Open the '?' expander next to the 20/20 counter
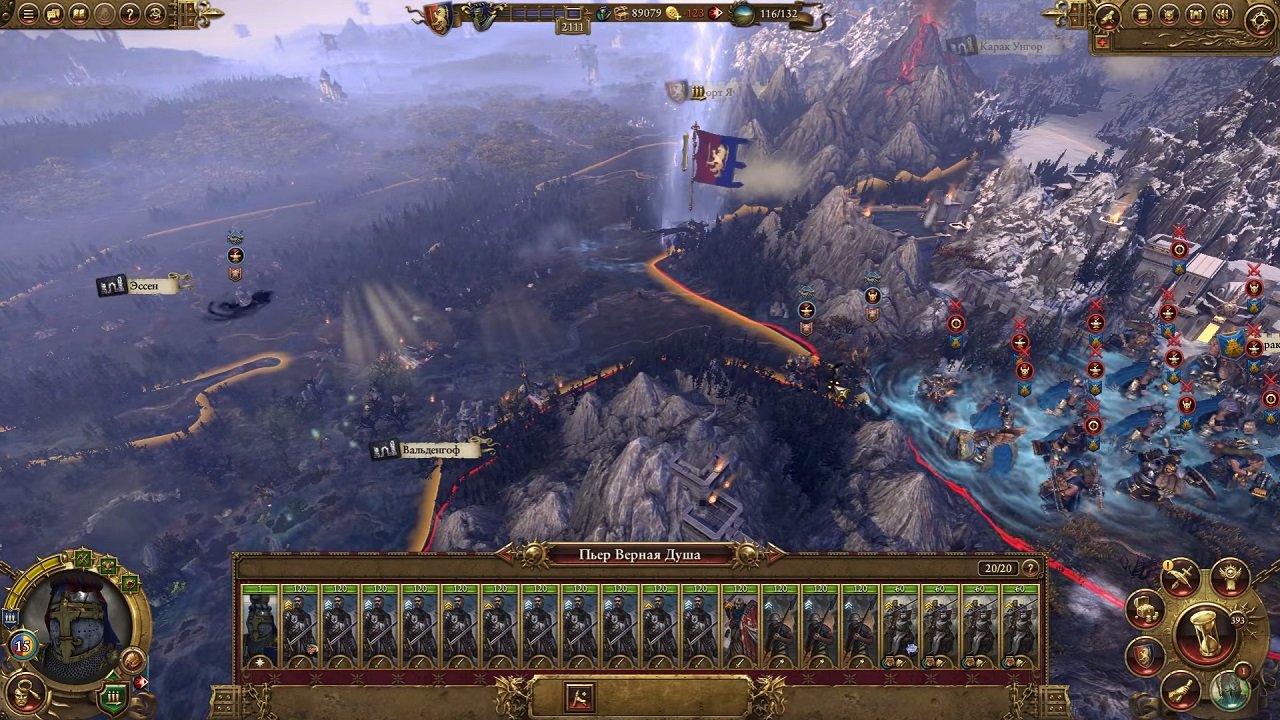 pyautogui.click(x=1030, y=568)
